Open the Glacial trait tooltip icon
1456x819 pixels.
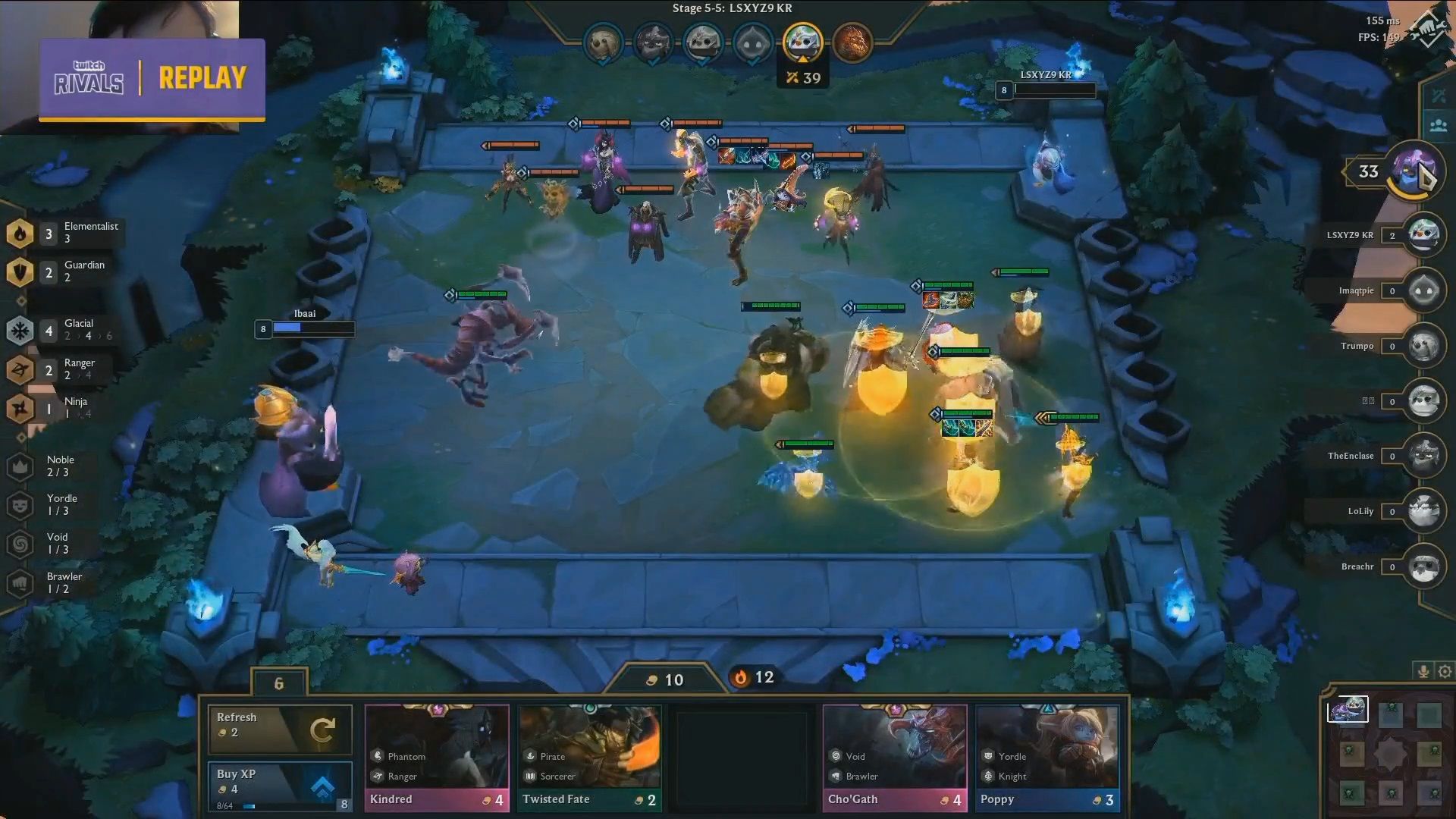[20, 331]
